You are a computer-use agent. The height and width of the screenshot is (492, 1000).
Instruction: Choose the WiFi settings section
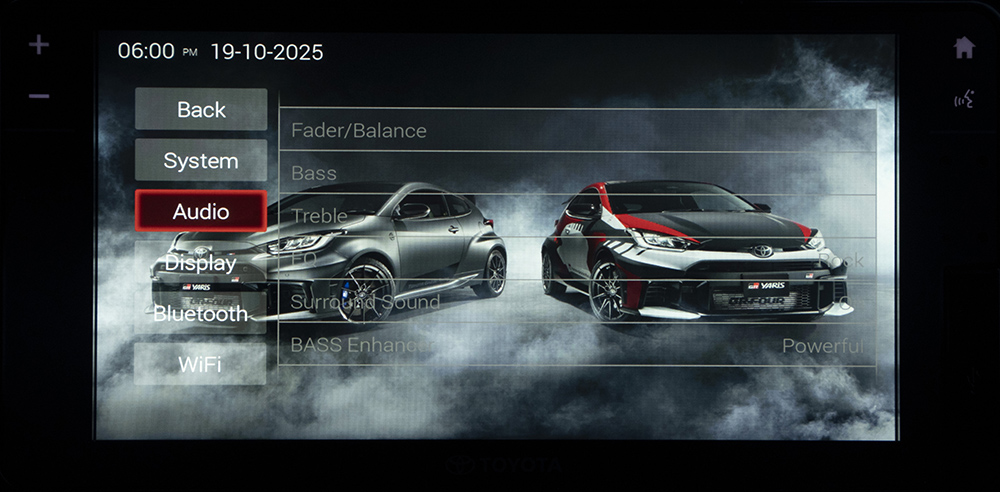tap(201, 365)
